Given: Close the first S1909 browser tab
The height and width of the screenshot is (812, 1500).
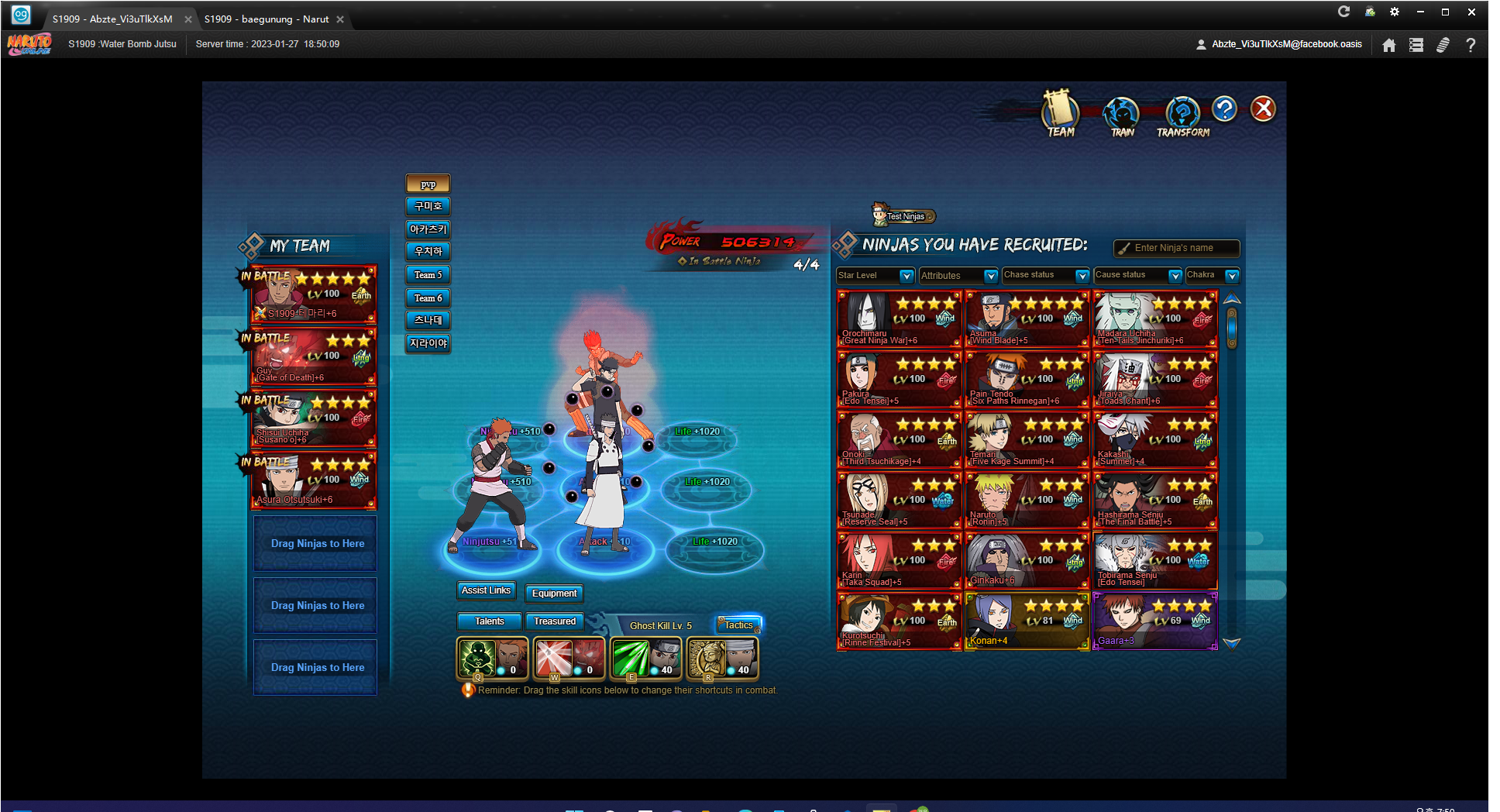Looking at the screenshot, I should click(x=188, y=19).
